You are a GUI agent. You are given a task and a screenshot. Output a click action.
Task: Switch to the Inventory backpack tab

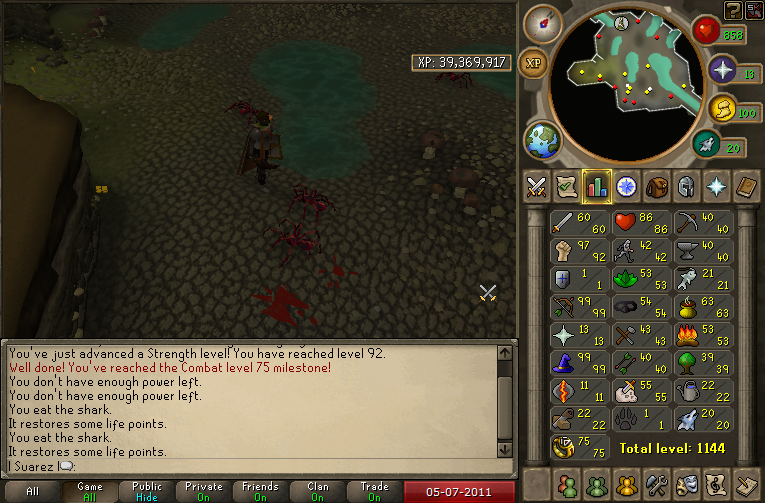[657, 187]
